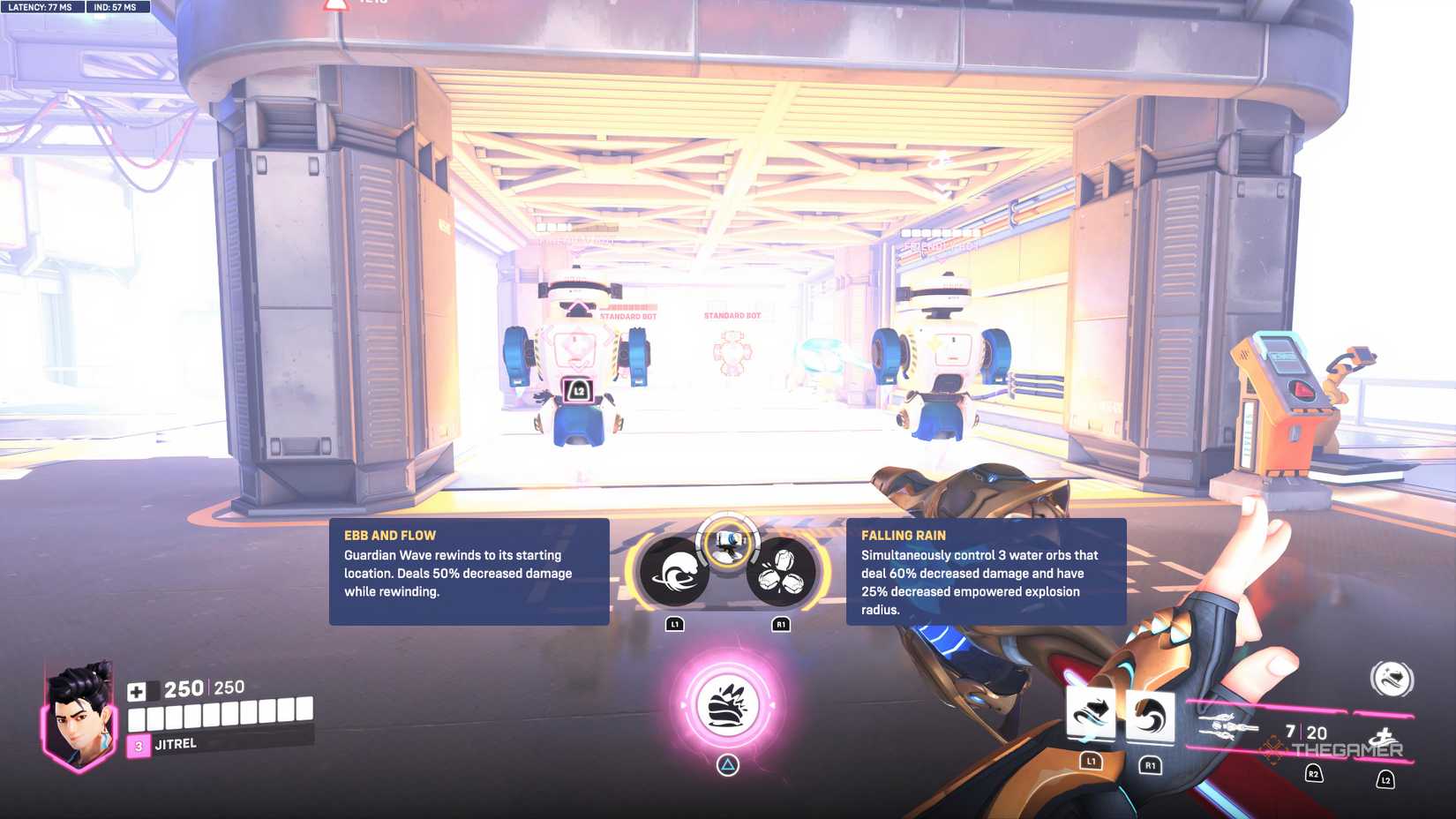Click the IND: 57 MS status indicator
This screenshot has height=819, width=1456.
[x=113, y=7]
